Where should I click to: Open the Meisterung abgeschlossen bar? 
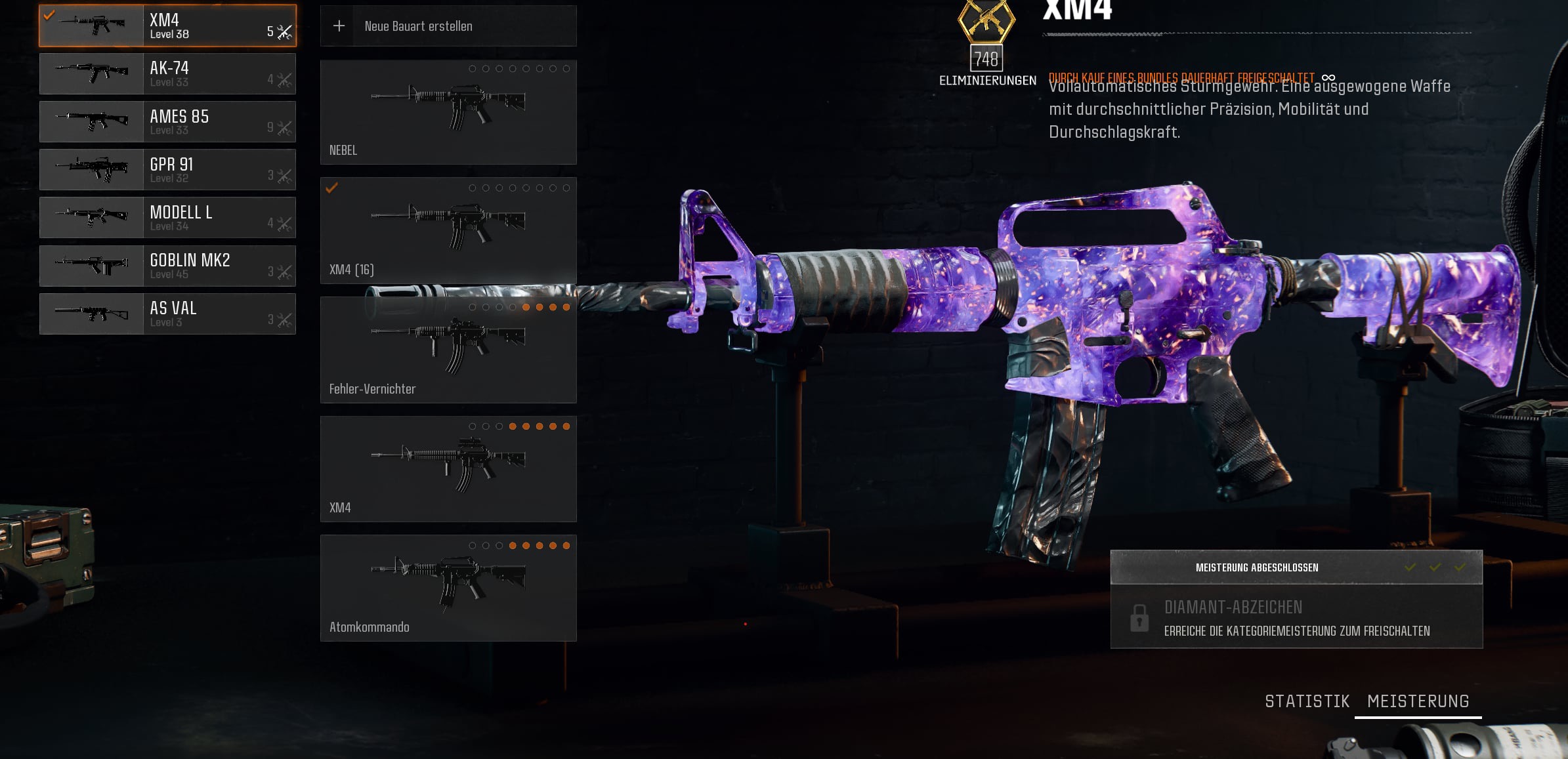point(1296,567)
